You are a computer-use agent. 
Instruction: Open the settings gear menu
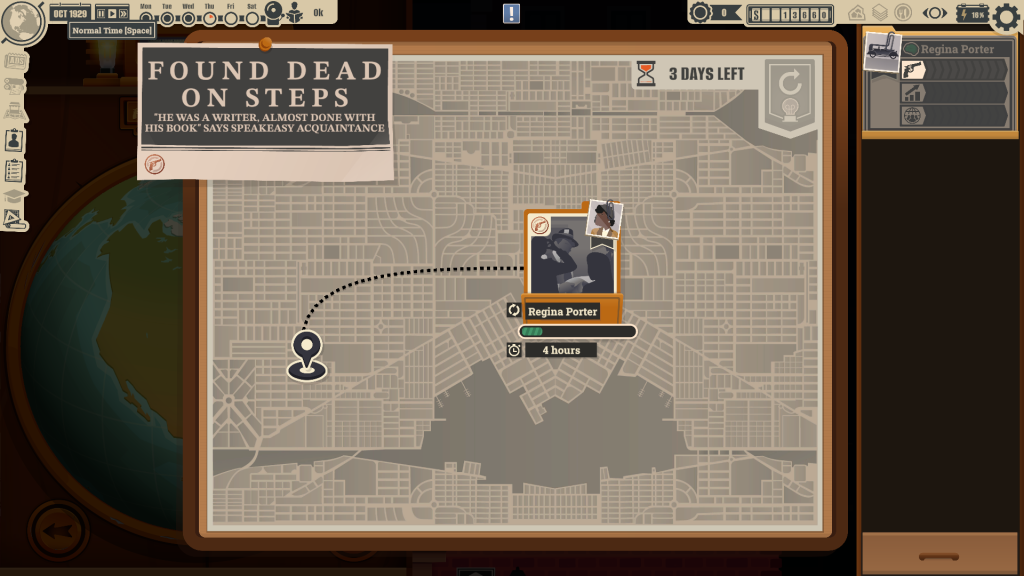click(1005, 16)
